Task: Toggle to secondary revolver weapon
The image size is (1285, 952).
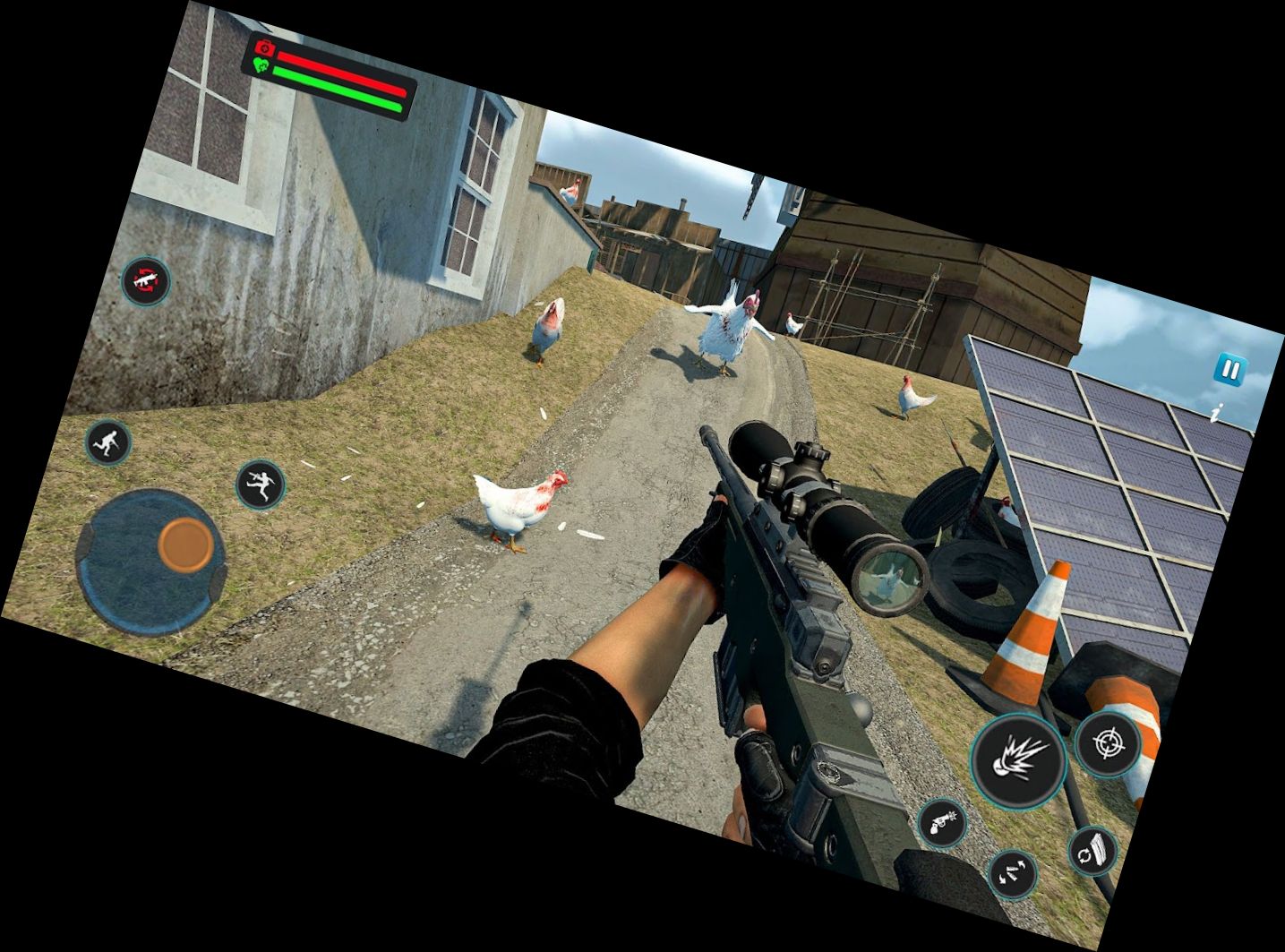Action: coord(944,823)
